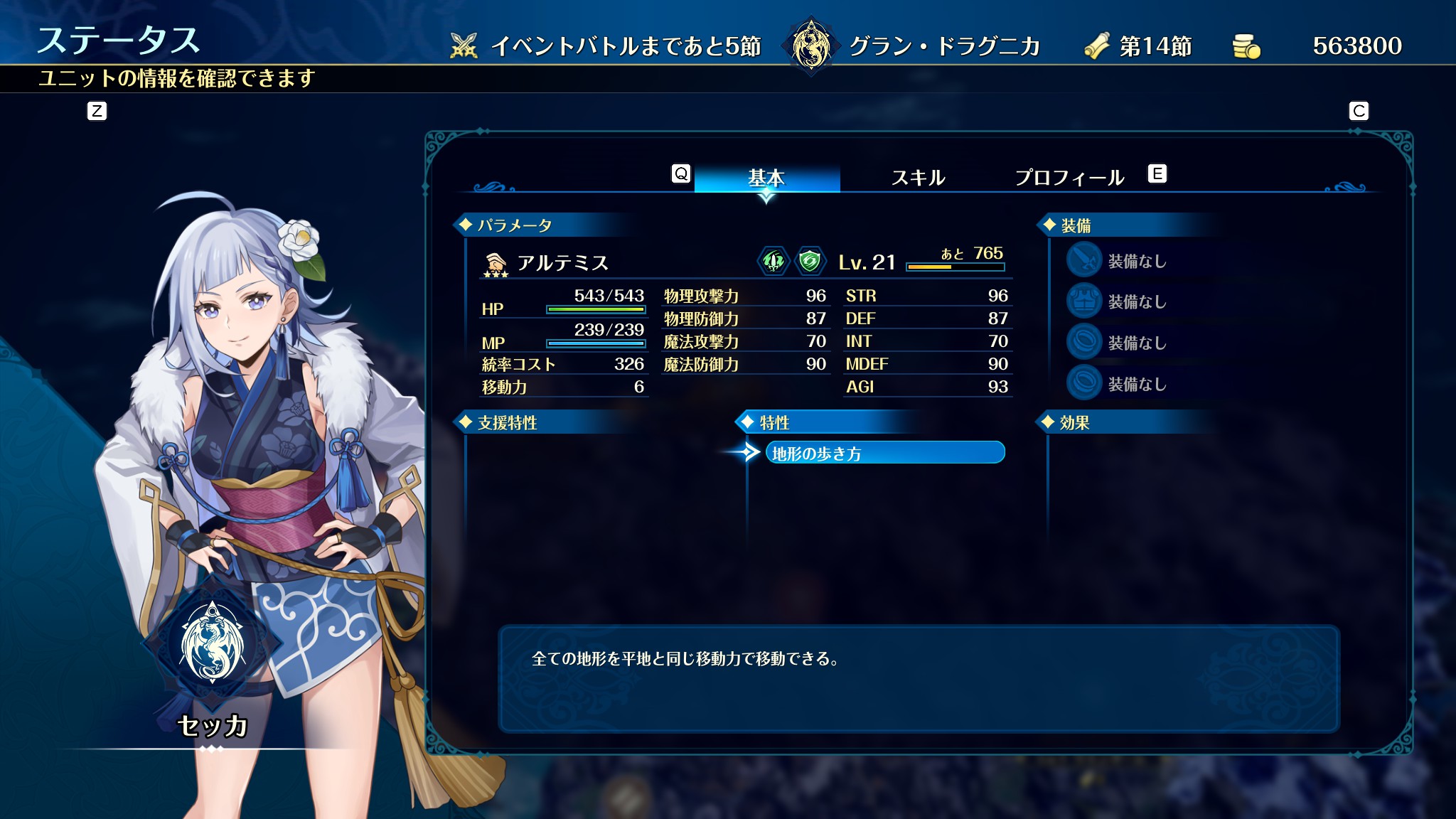The height and width of the screenshot is (819, 1456).
Task: Select the green shield status icon
Action: click(x=809, y=261)
